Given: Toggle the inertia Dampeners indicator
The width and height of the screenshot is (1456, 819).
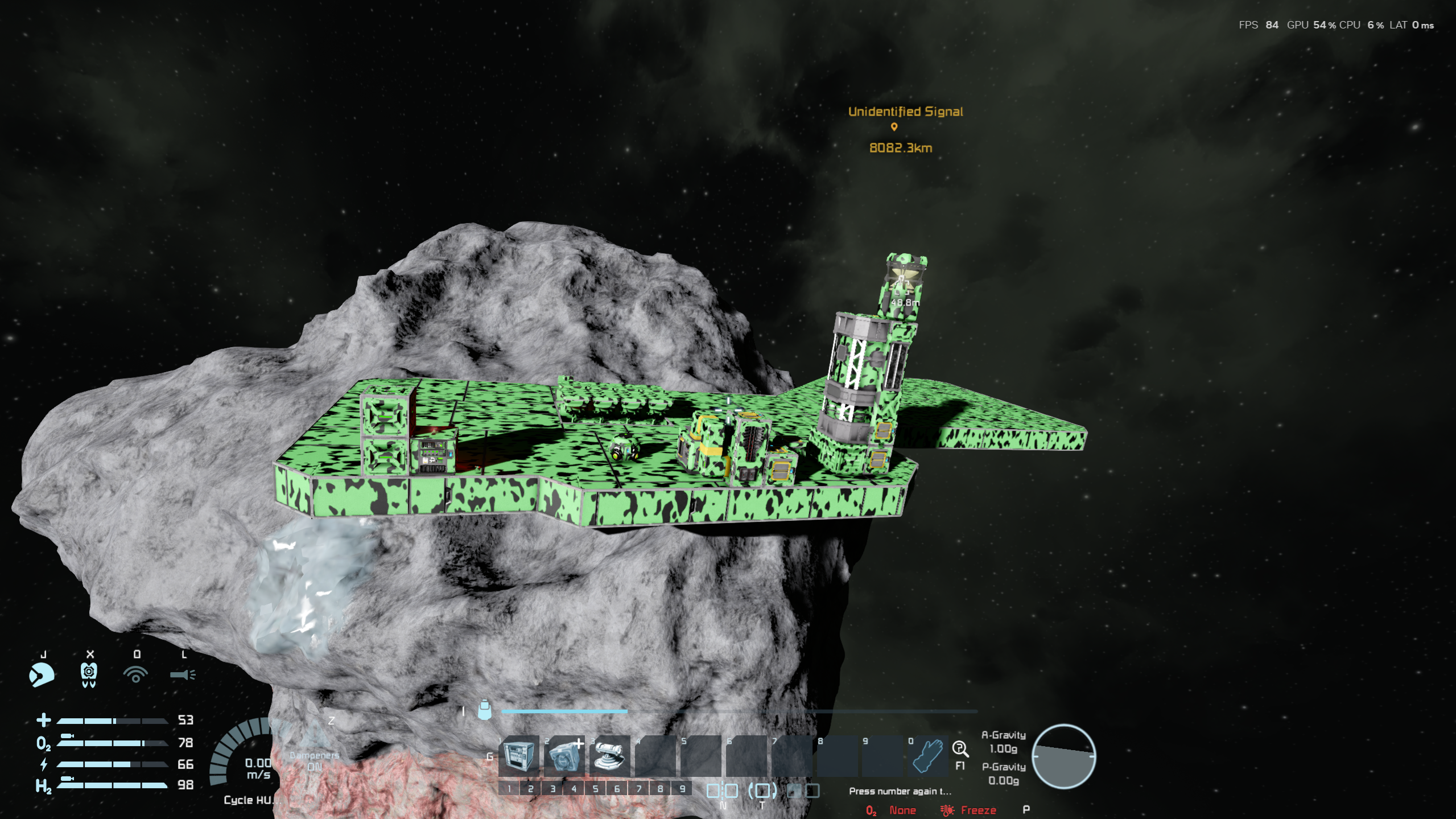Looking at the screenshot, I should pyautogui.click(x=314, y=761).
